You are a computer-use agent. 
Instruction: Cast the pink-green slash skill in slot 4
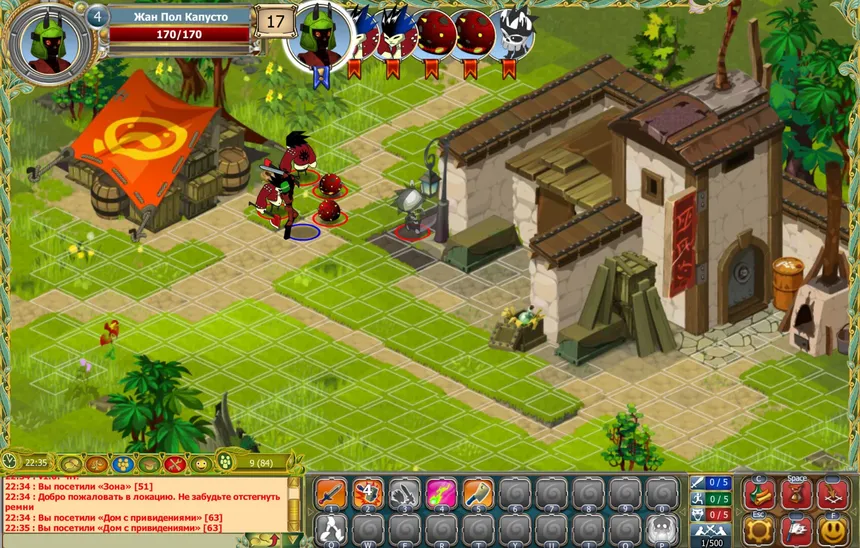(x=441, y=494)
